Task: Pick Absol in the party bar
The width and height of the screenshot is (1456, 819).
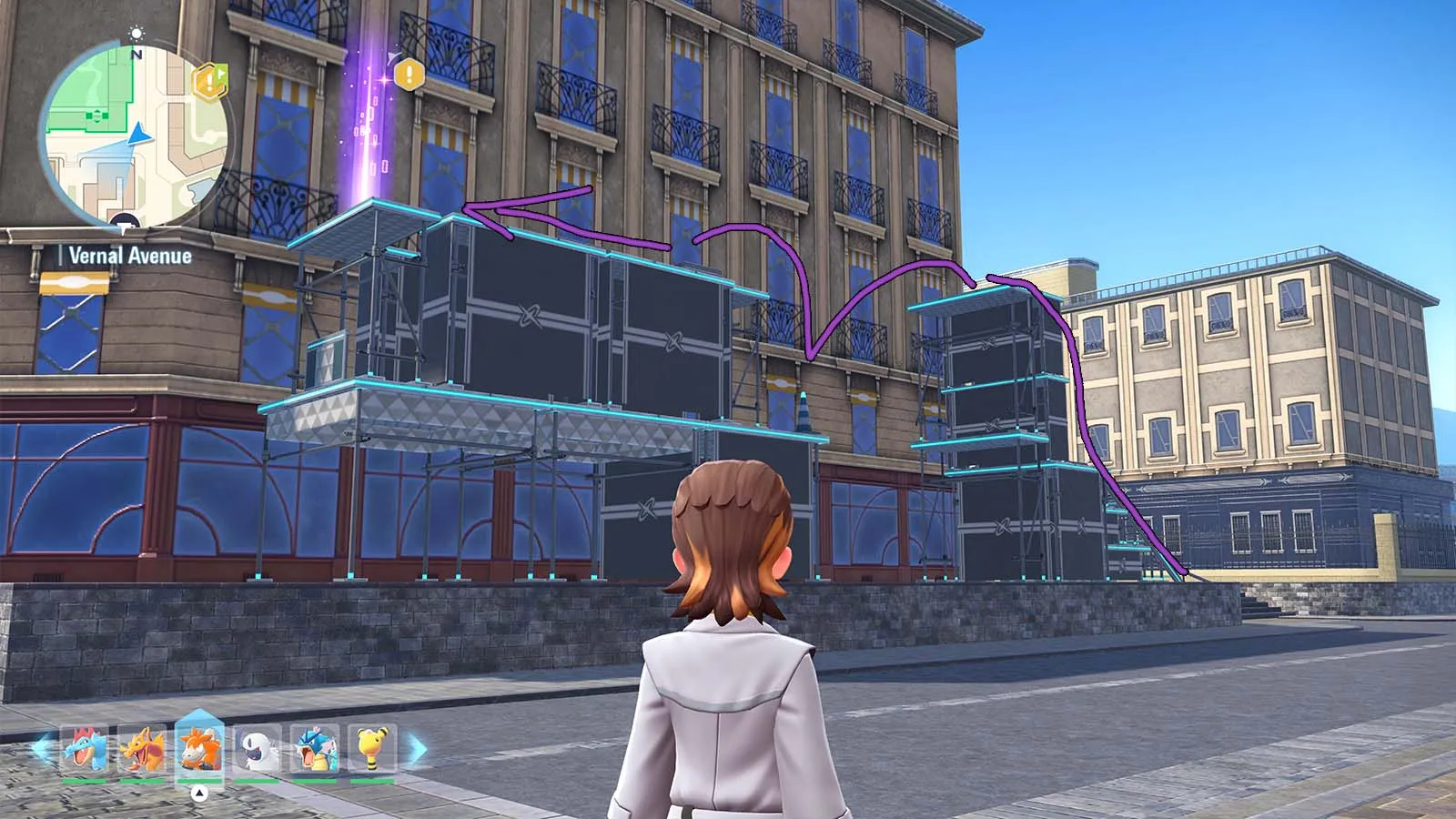Action: tap(258, 750)
